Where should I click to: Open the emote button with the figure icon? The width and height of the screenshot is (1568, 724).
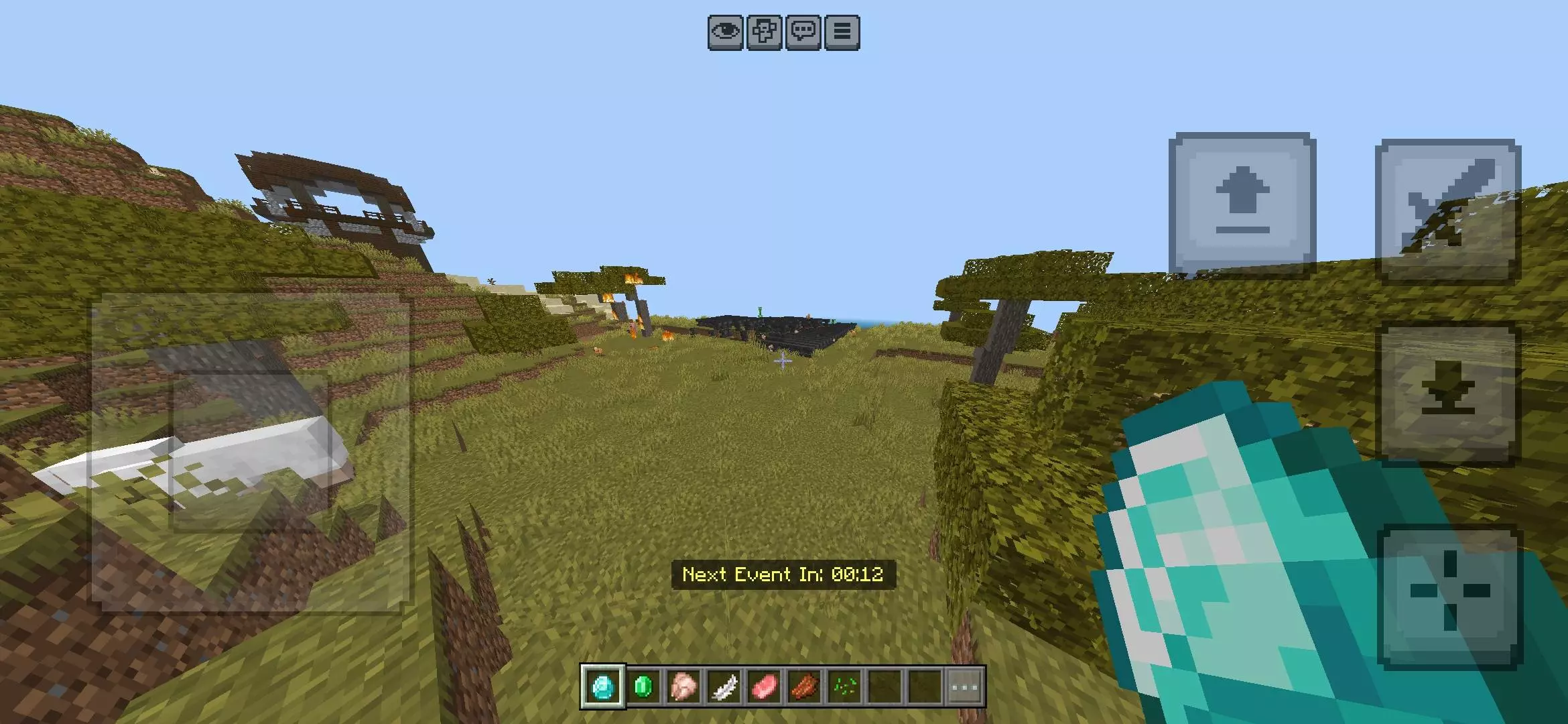(x=765, y=32)
